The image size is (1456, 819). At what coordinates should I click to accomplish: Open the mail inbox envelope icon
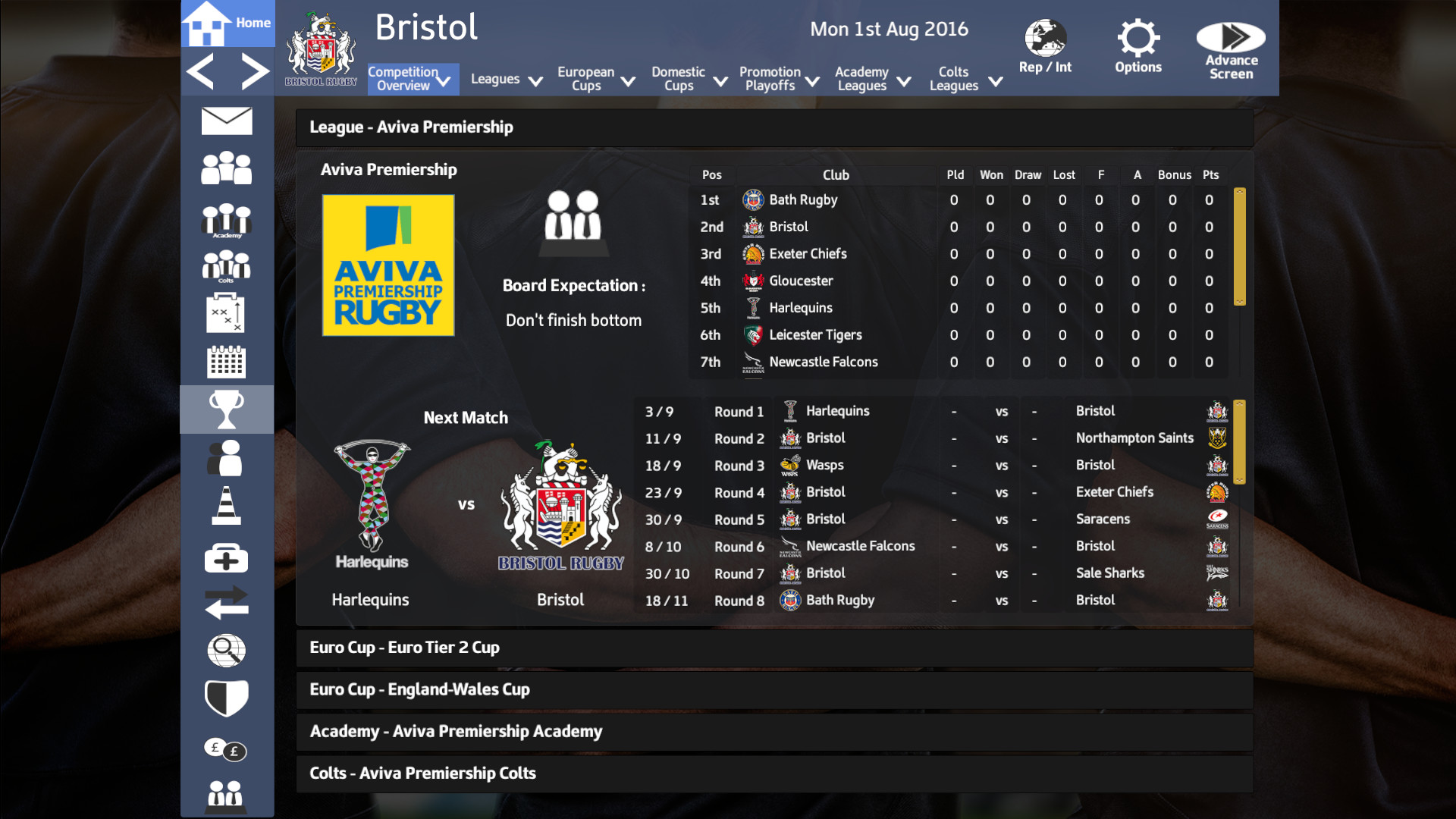[x=226, y=121]
